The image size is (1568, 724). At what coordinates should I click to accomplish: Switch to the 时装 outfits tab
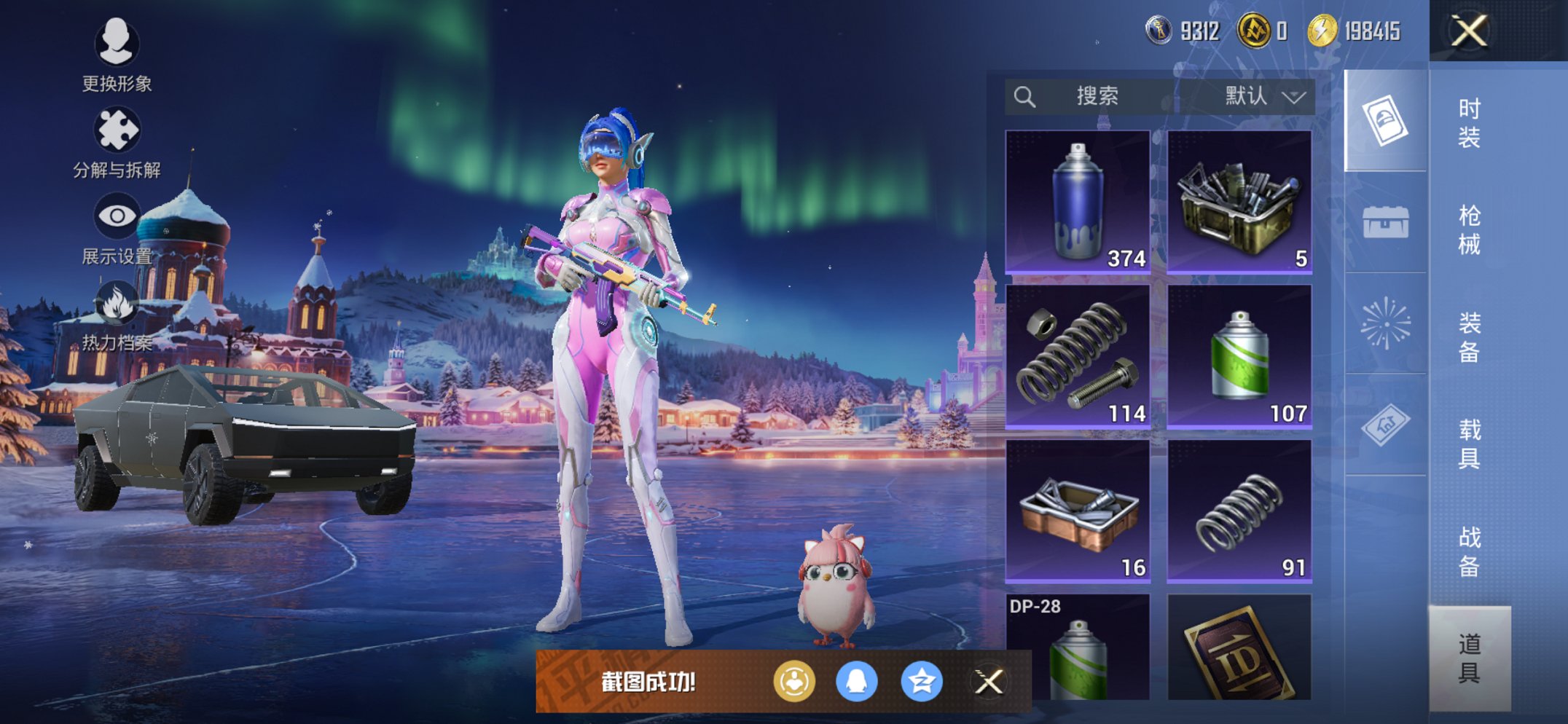point(1469,122)
